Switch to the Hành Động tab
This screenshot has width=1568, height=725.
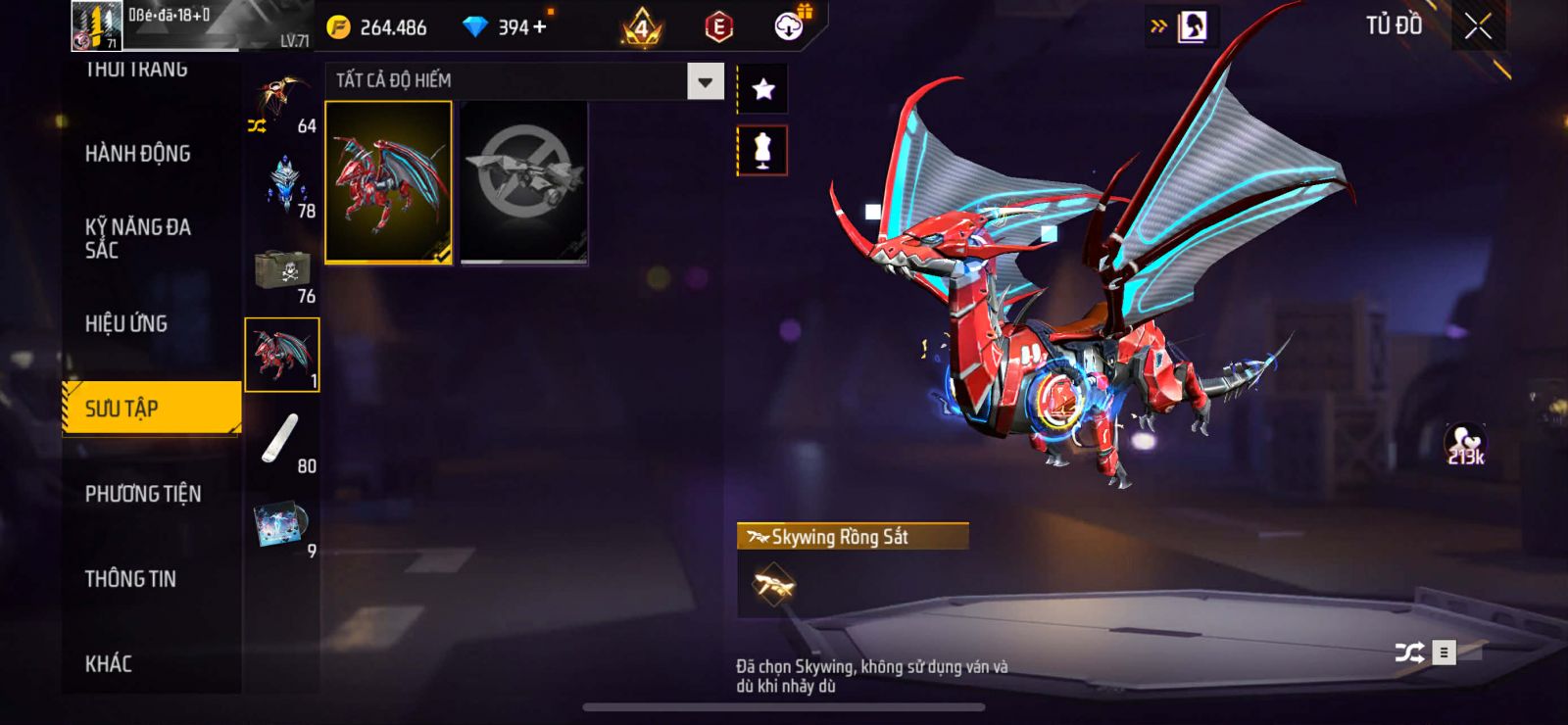137,154
